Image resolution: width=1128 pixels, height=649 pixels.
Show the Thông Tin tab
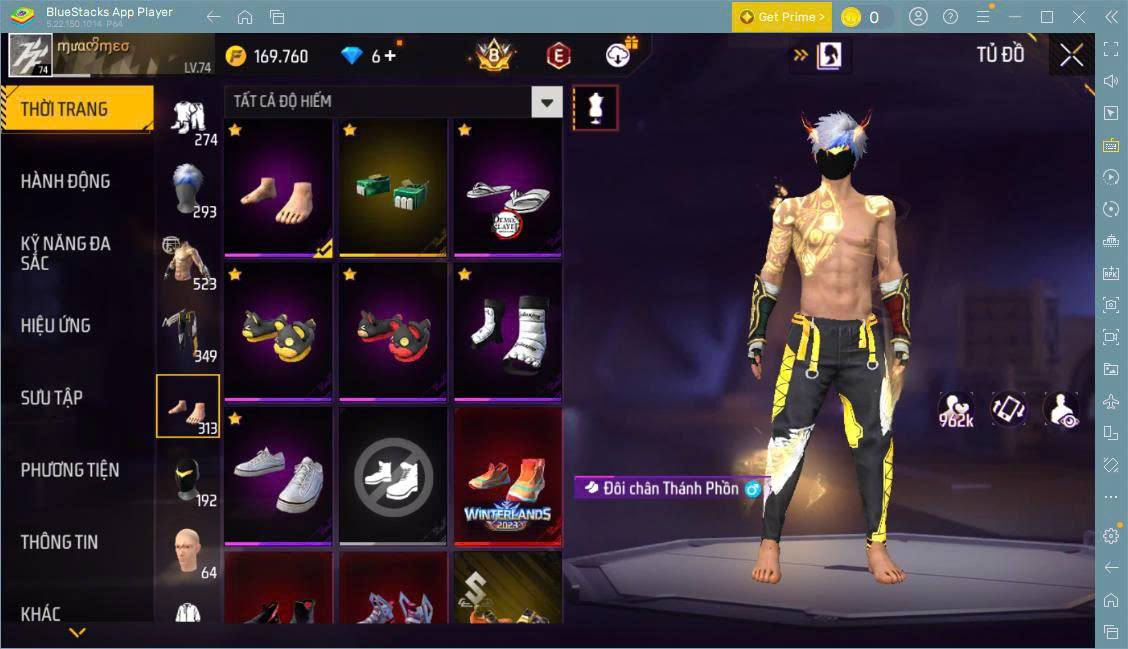coord(60,542)
